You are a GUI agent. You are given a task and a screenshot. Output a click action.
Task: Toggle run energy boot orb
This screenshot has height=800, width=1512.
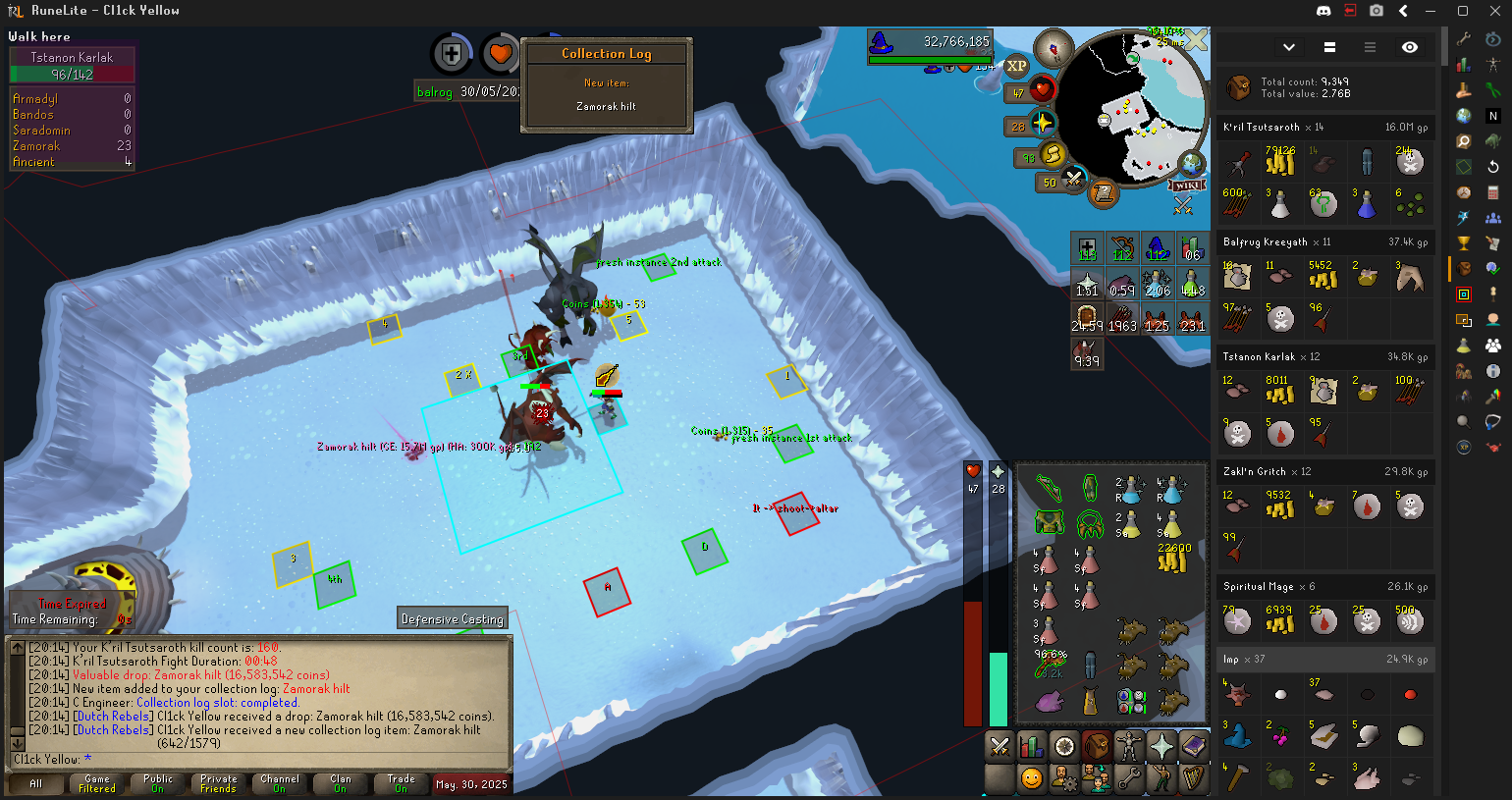pos(1053,155)
